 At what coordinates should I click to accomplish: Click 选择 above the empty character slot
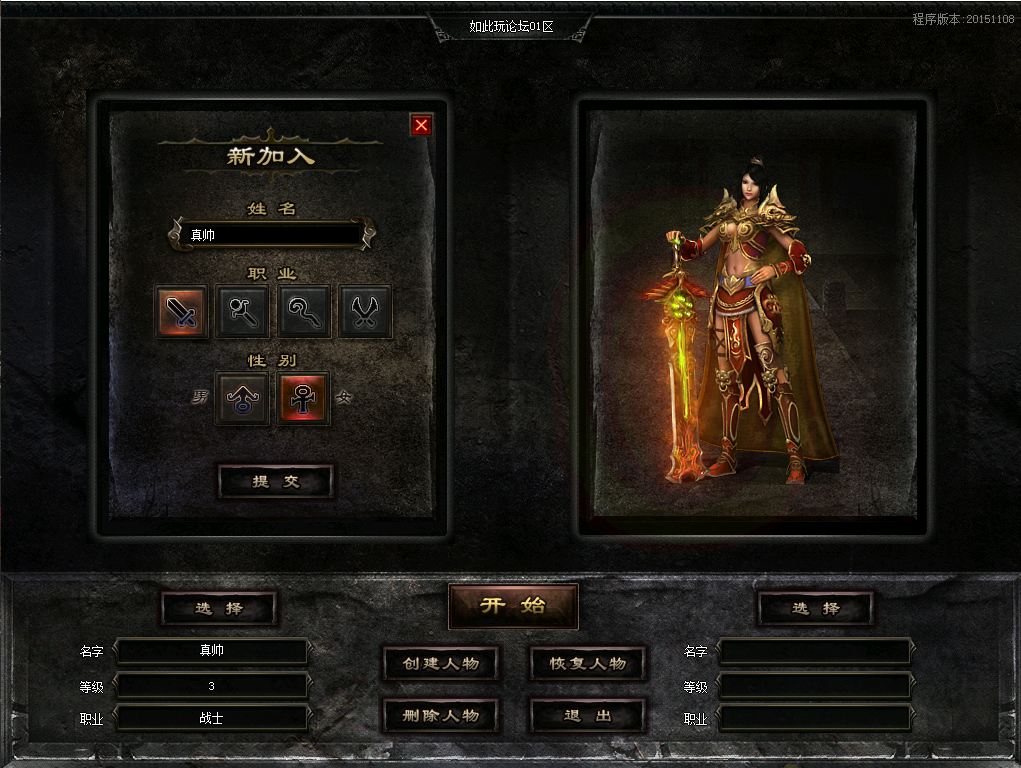815,608
